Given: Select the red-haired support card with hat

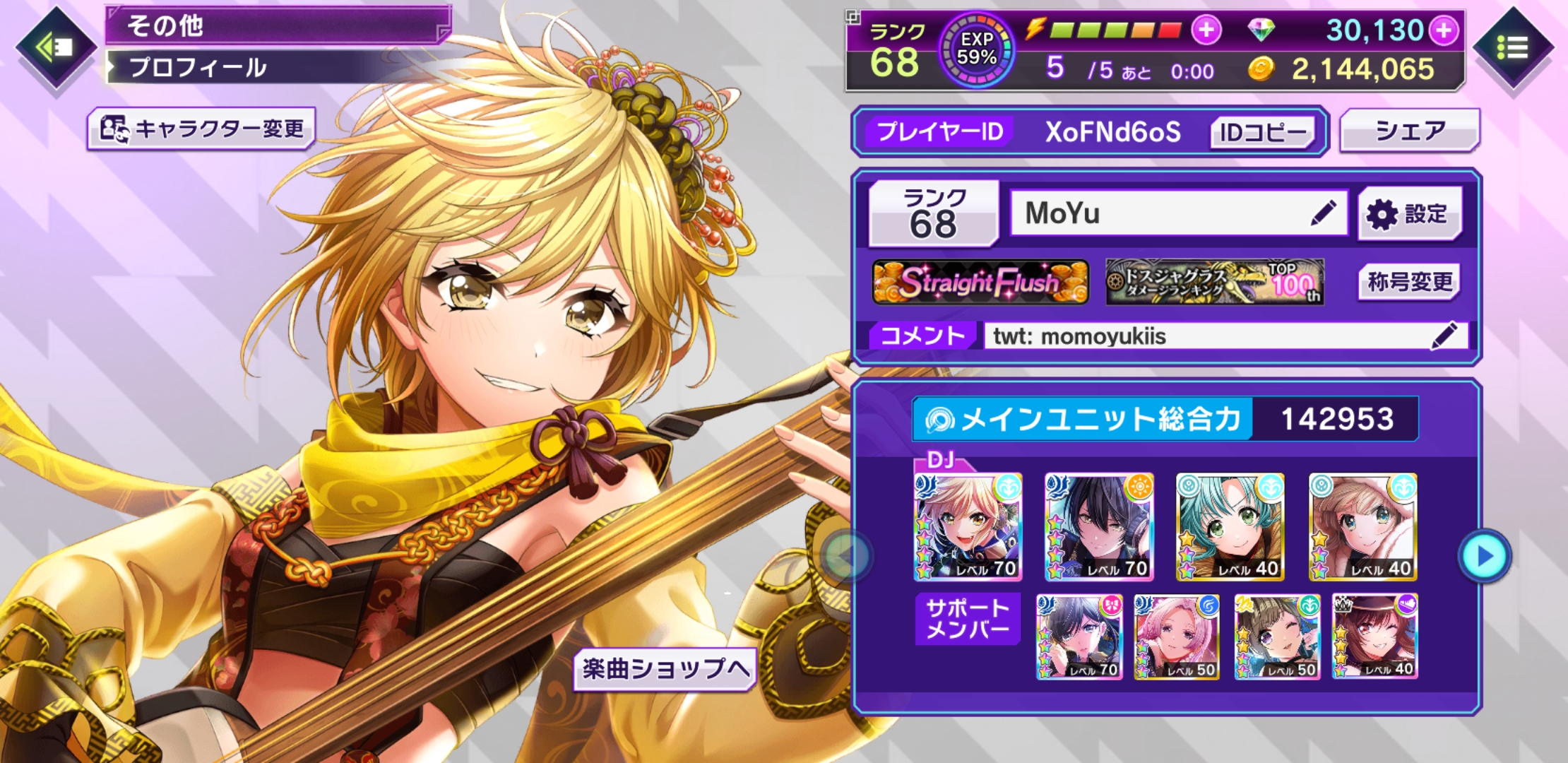Looking at the screenshot, I should click(1374, 637).
